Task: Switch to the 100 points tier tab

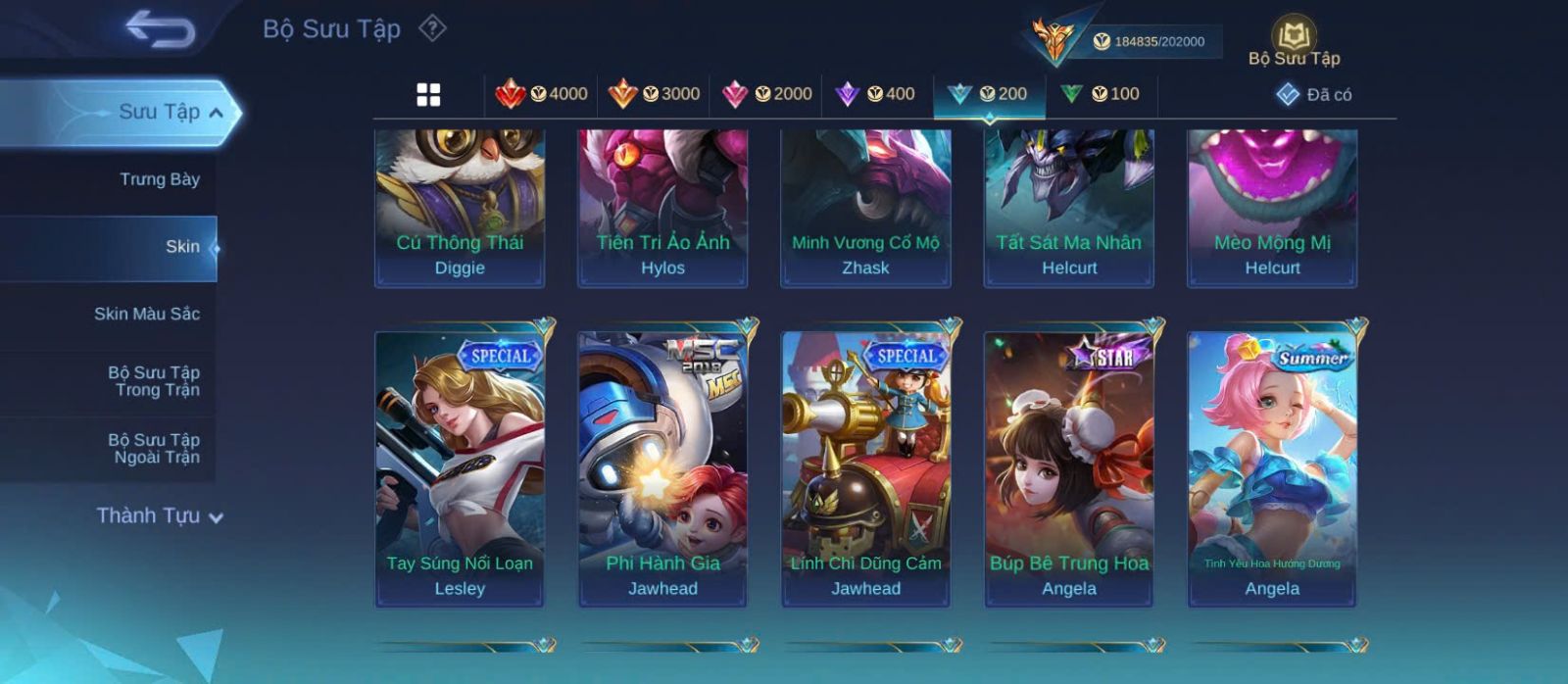Action: click(x=1101, y=94)
